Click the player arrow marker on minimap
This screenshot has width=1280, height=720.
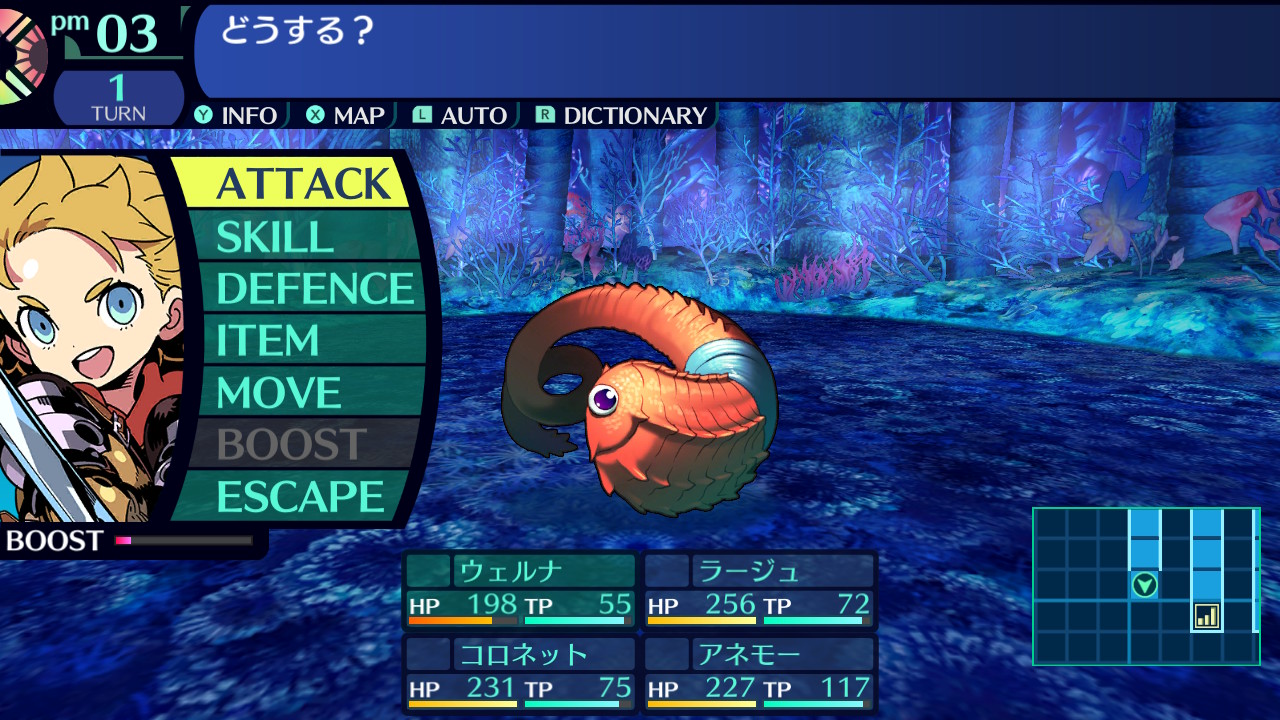pos(1145,585)
